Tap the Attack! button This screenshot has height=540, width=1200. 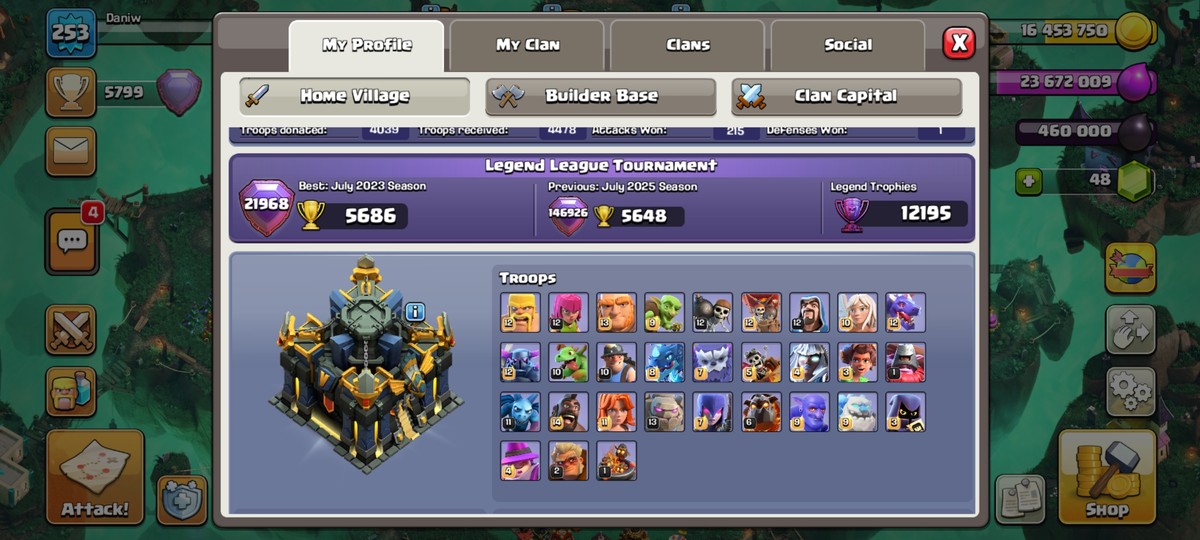coord(95,477)
